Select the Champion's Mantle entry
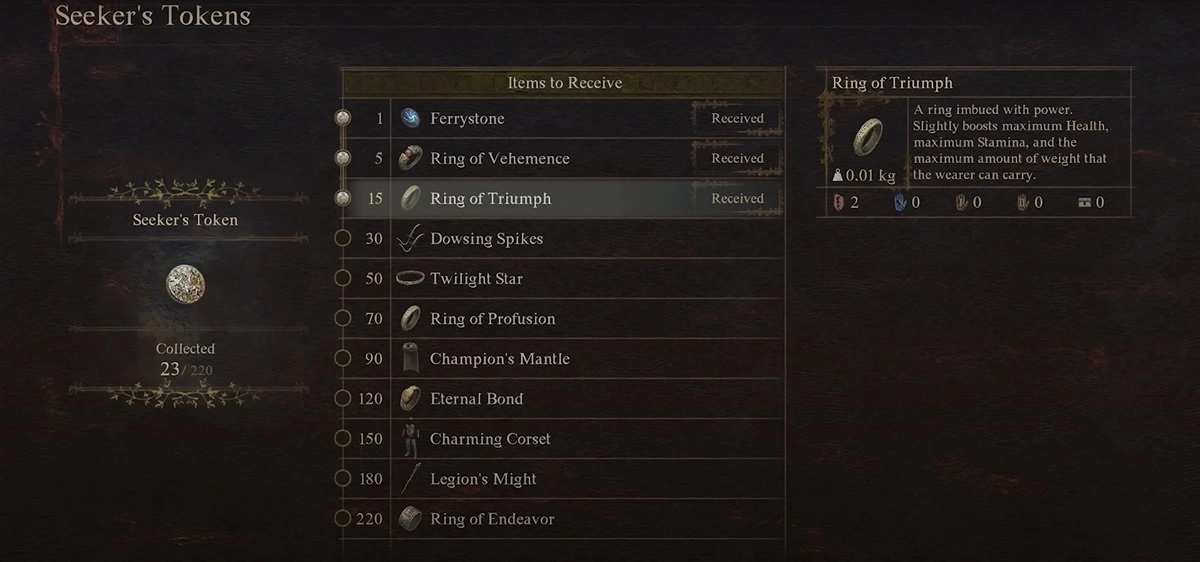The image size is (1200, 562). point(560,359)
